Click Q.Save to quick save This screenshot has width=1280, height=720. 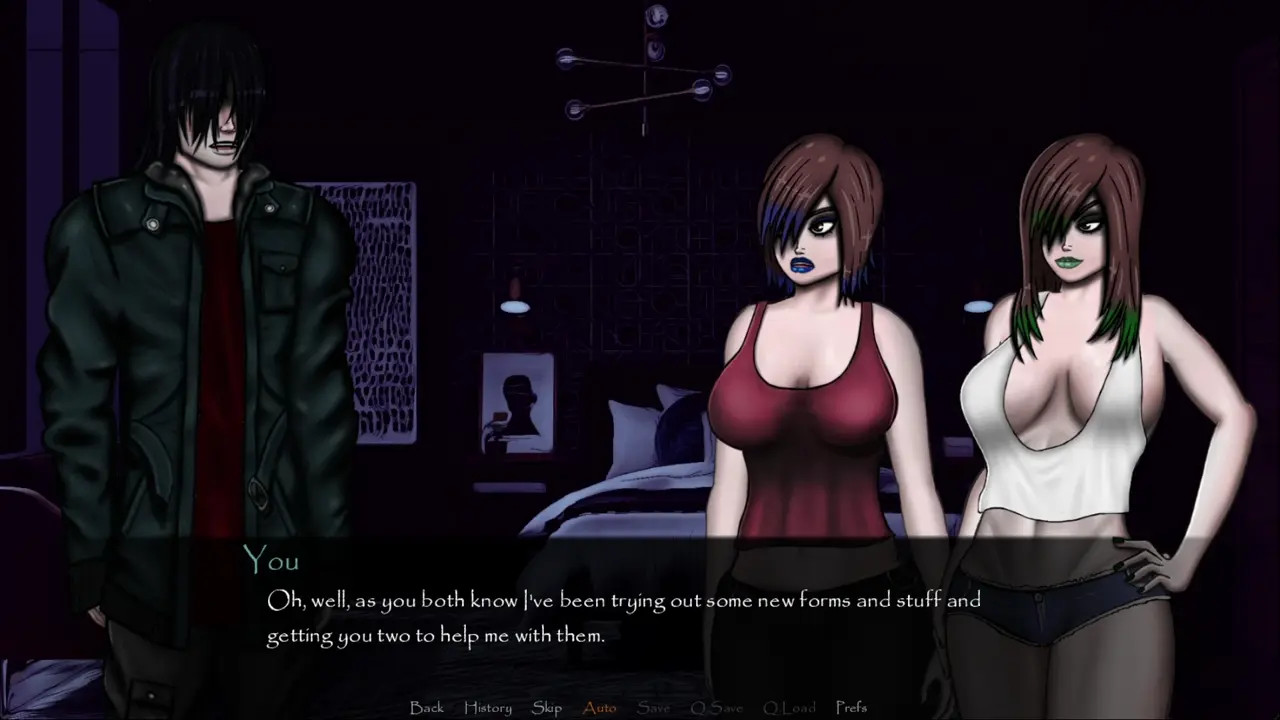tap(717, 707)
